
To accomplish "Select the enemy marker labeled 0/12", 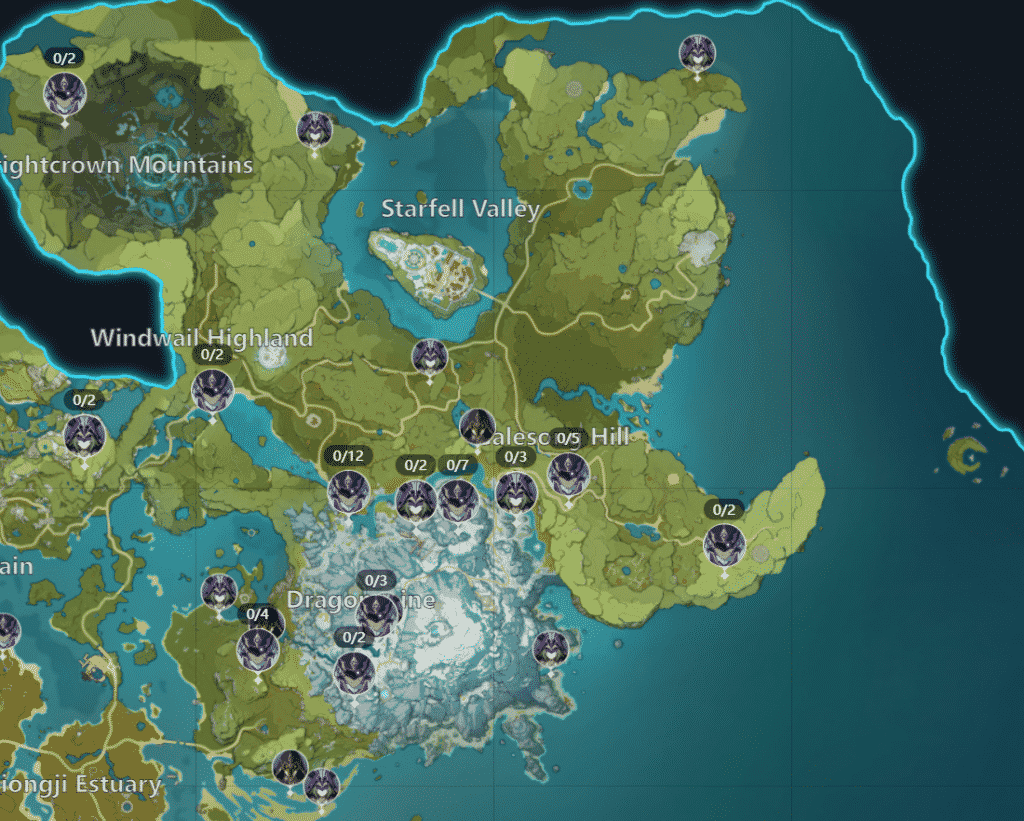I will pyautogui.click(x=349, y=491).
